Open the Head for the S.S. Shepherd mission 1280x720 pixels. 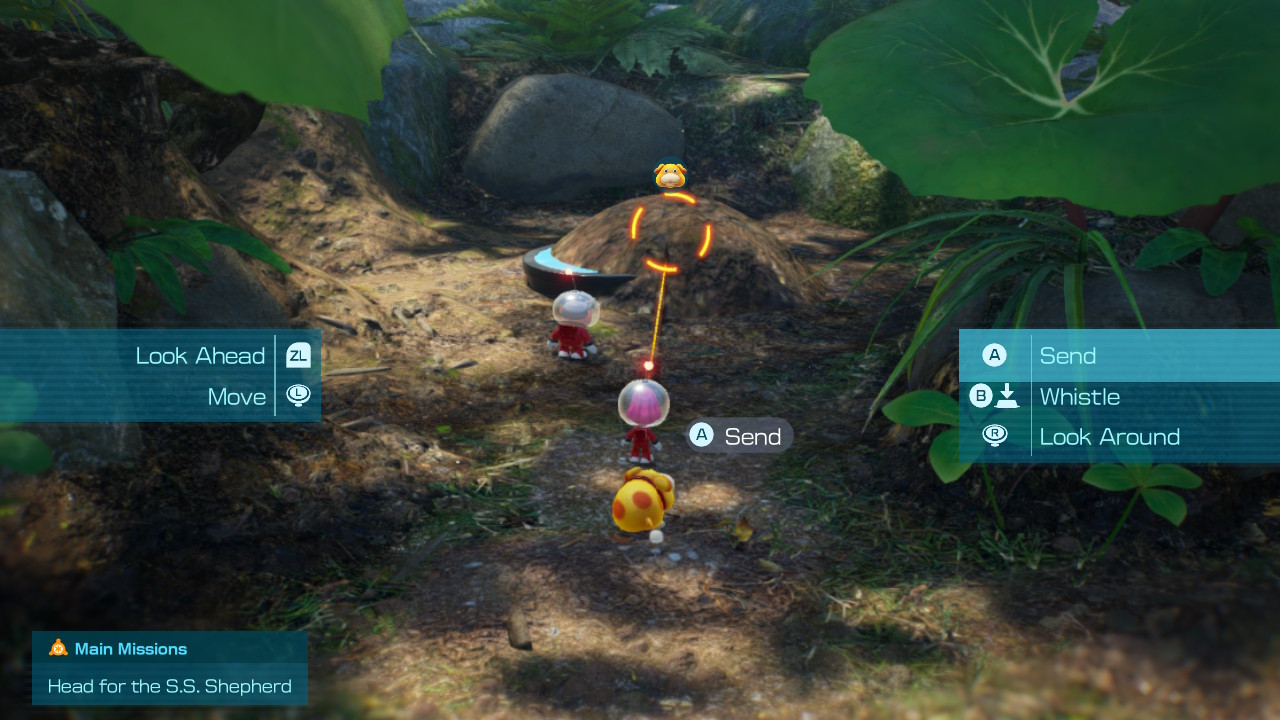click(169, 686)
